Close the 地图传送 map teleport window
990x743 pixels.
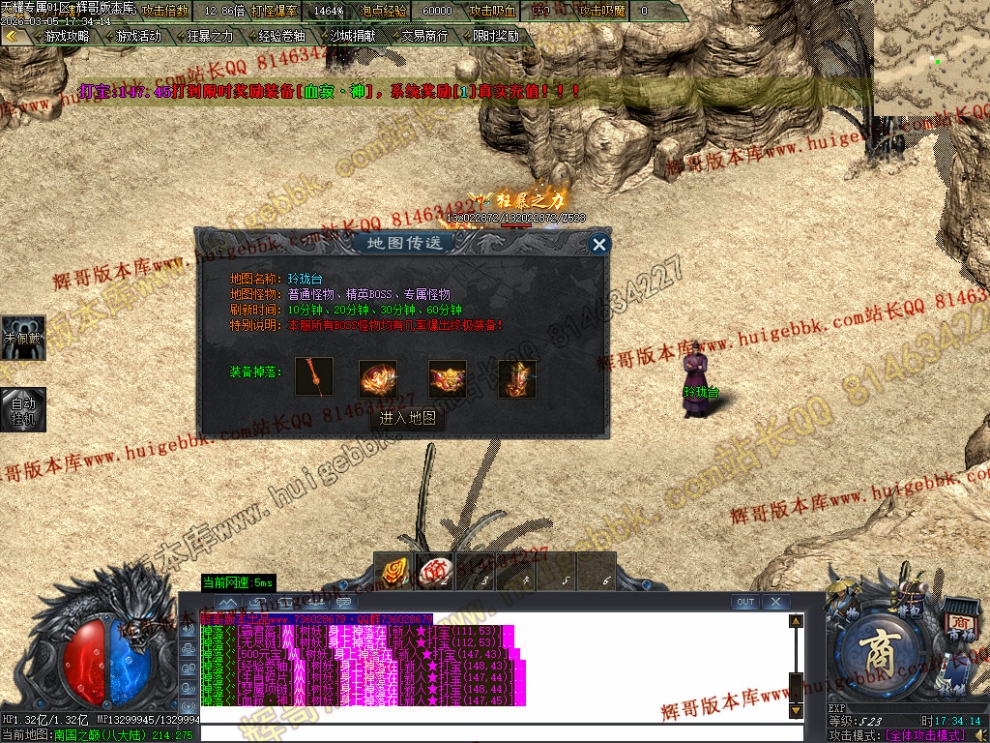599,244
